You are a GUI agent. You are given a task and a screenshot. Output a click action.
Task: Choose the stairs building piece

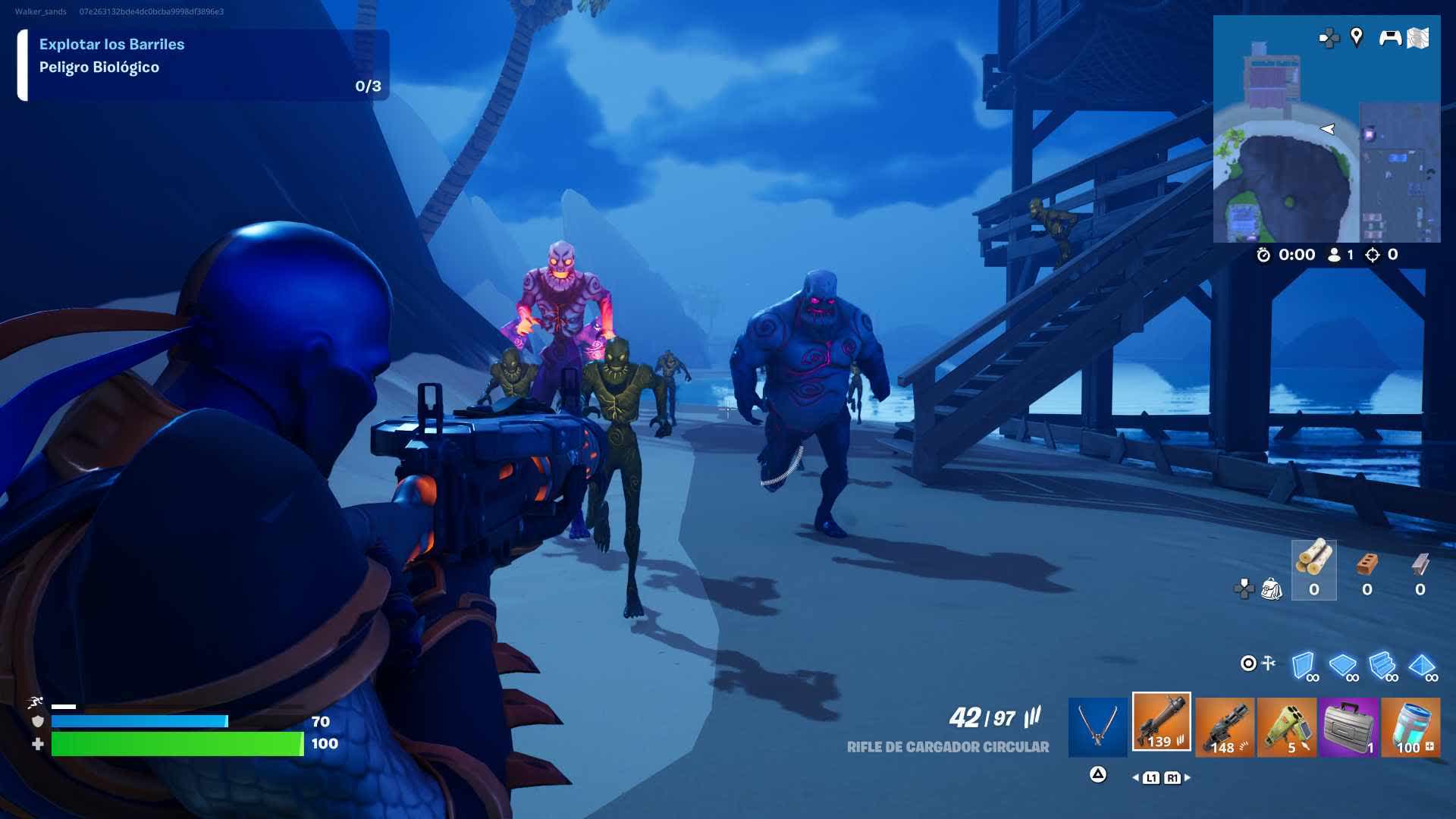[1382, 666]
